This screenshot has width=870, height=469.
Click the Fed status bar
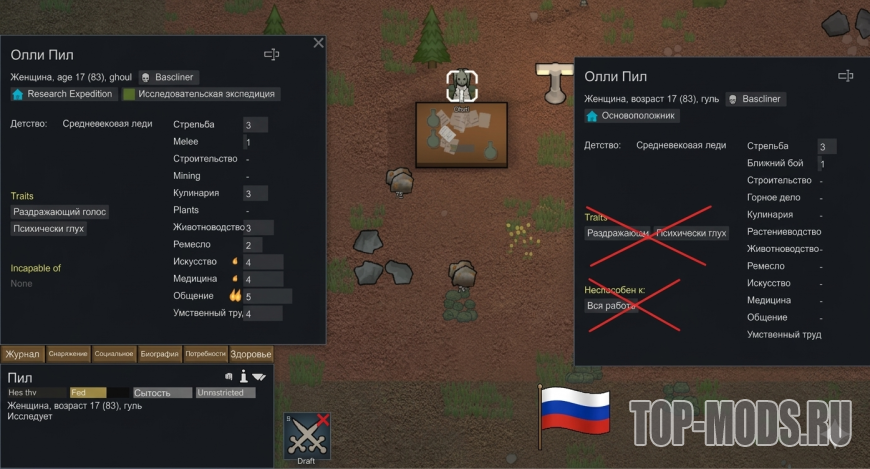(x=88, y=393)
